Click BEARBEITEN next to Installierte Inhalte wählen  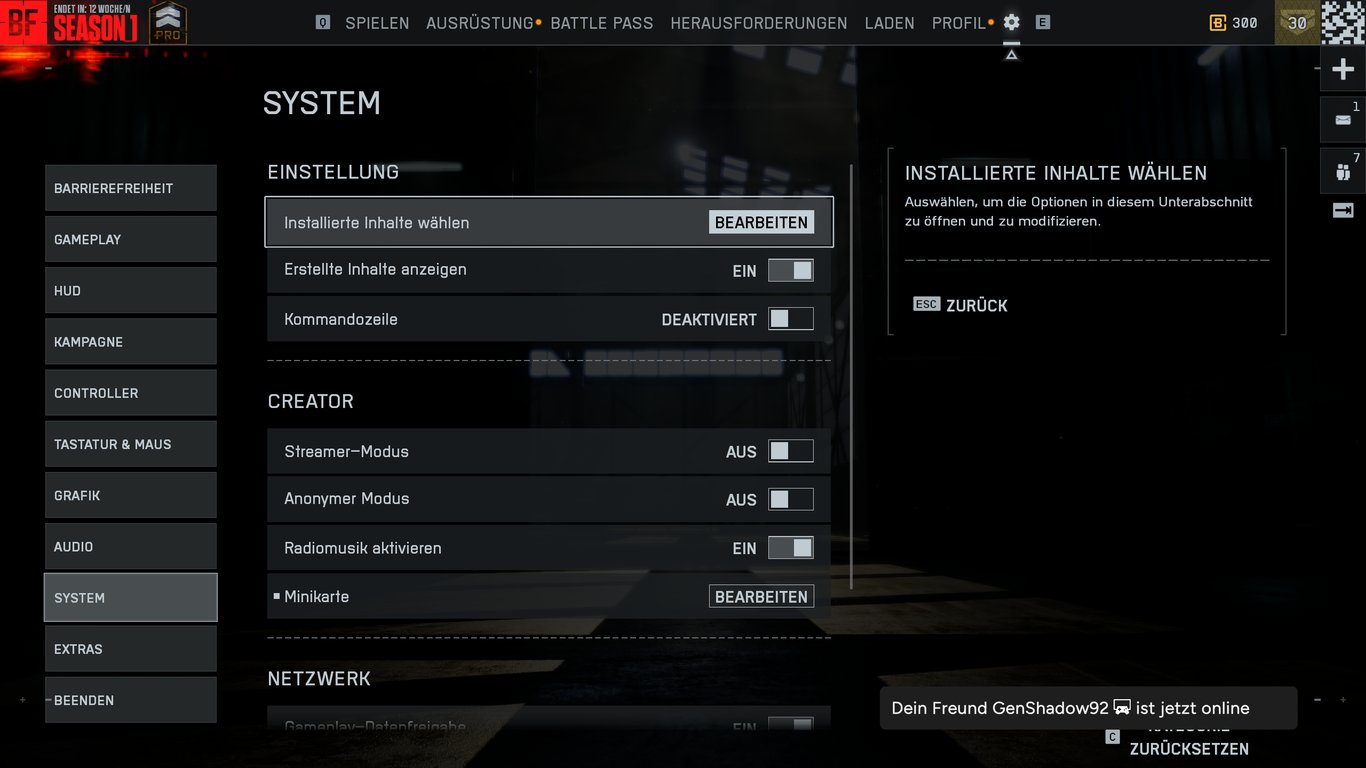pyautogui.click(x=761, y=222)
